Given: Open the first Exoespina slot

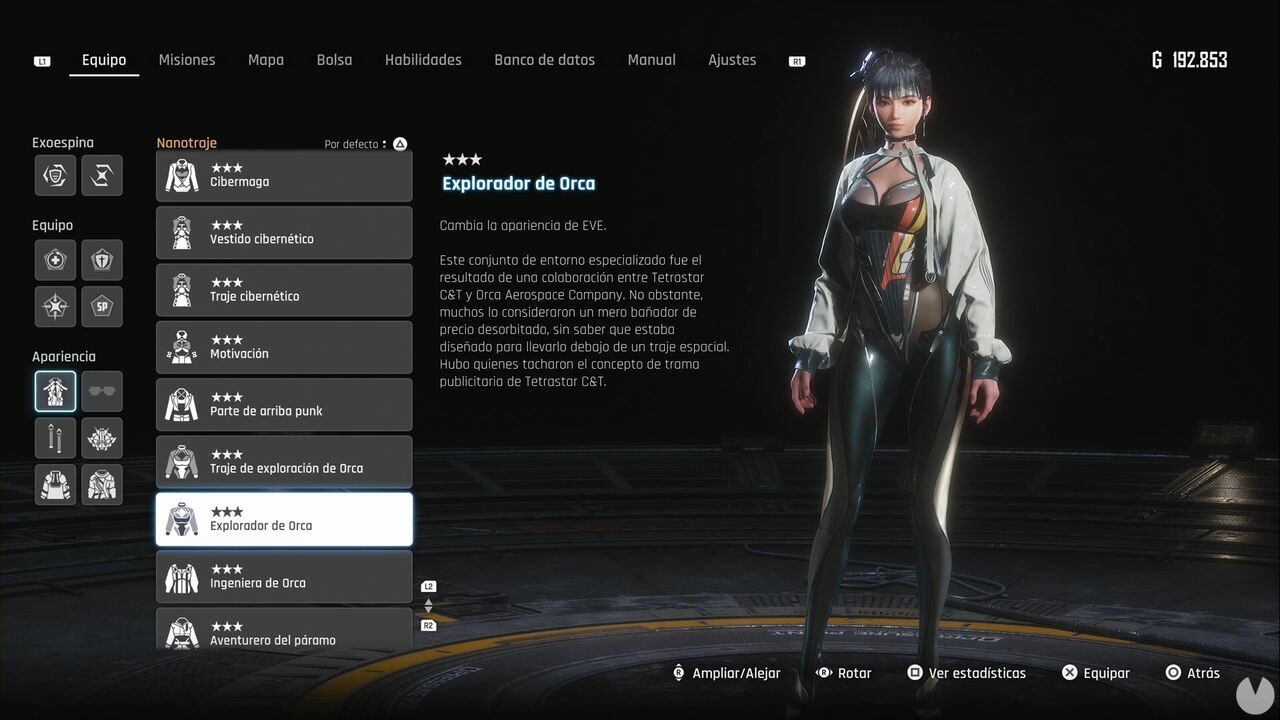Looking at the screenshot, I should tap(55, 175).
